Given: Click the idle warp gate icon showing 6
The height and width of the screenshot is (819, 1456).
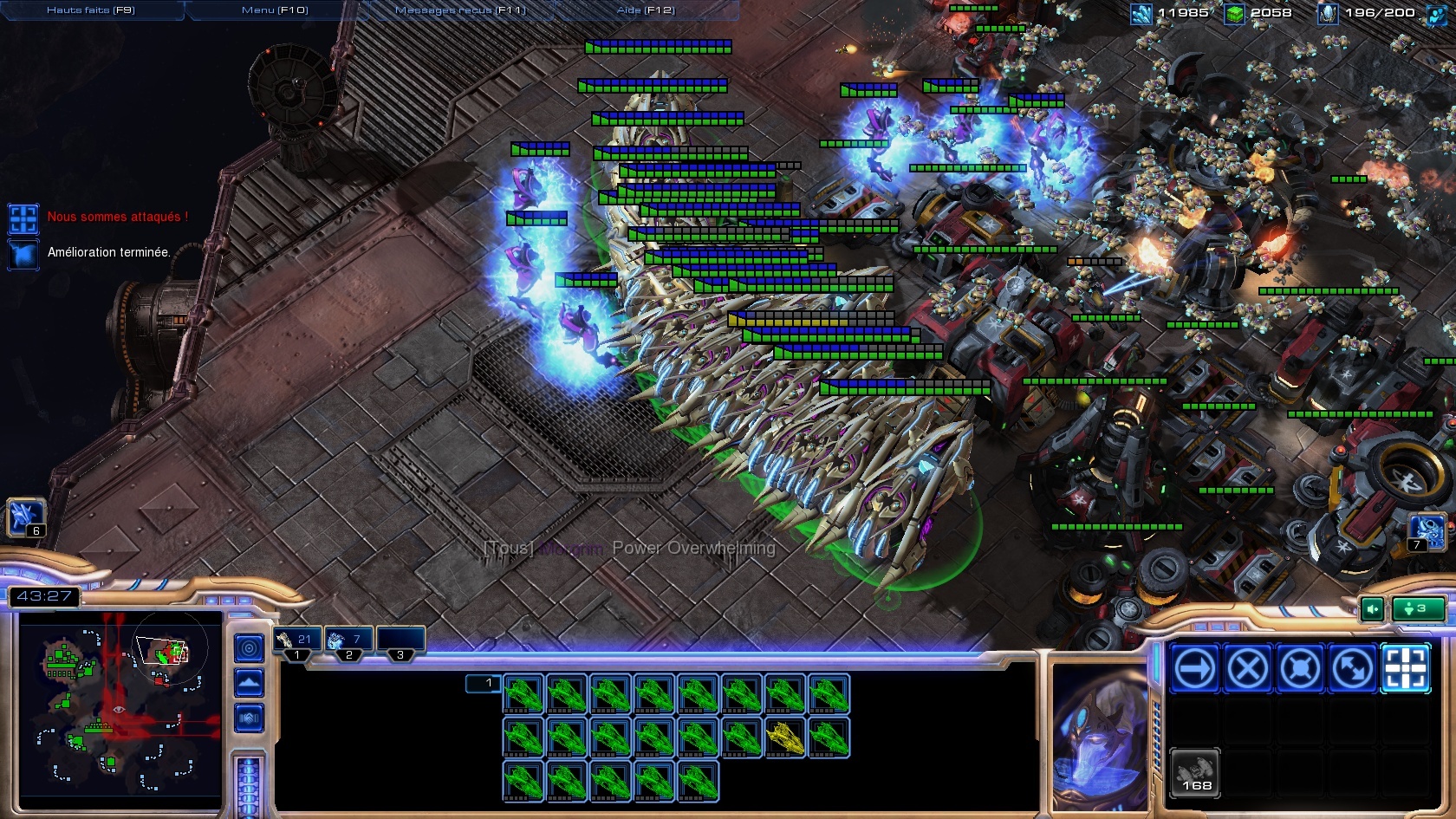Looking at the screenshot, I should coord(24,517).
